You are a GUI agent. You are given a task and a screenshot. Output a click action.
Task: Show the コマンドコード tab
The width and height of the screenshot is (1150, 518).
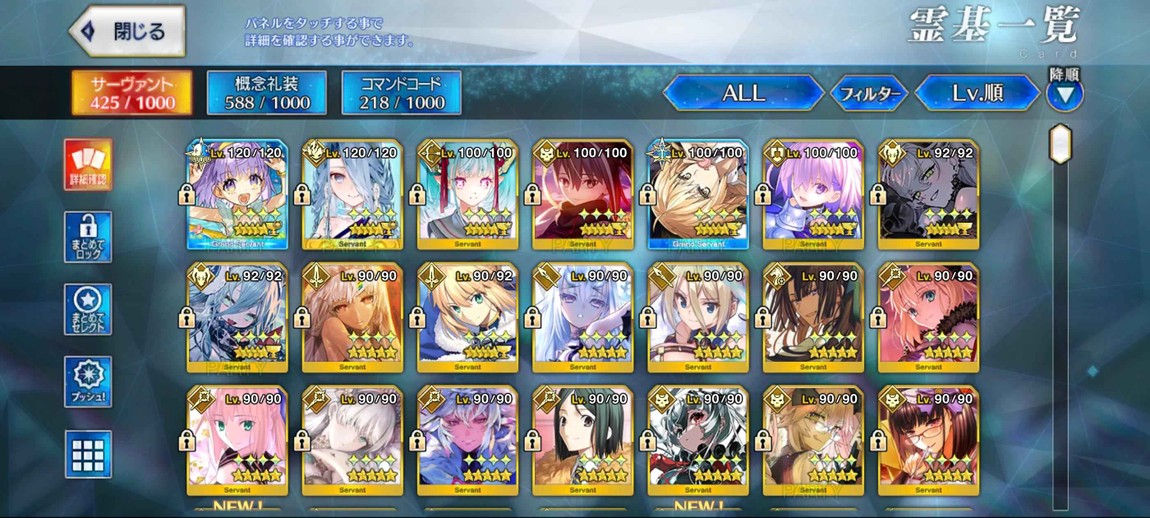[x=401, y=92]
